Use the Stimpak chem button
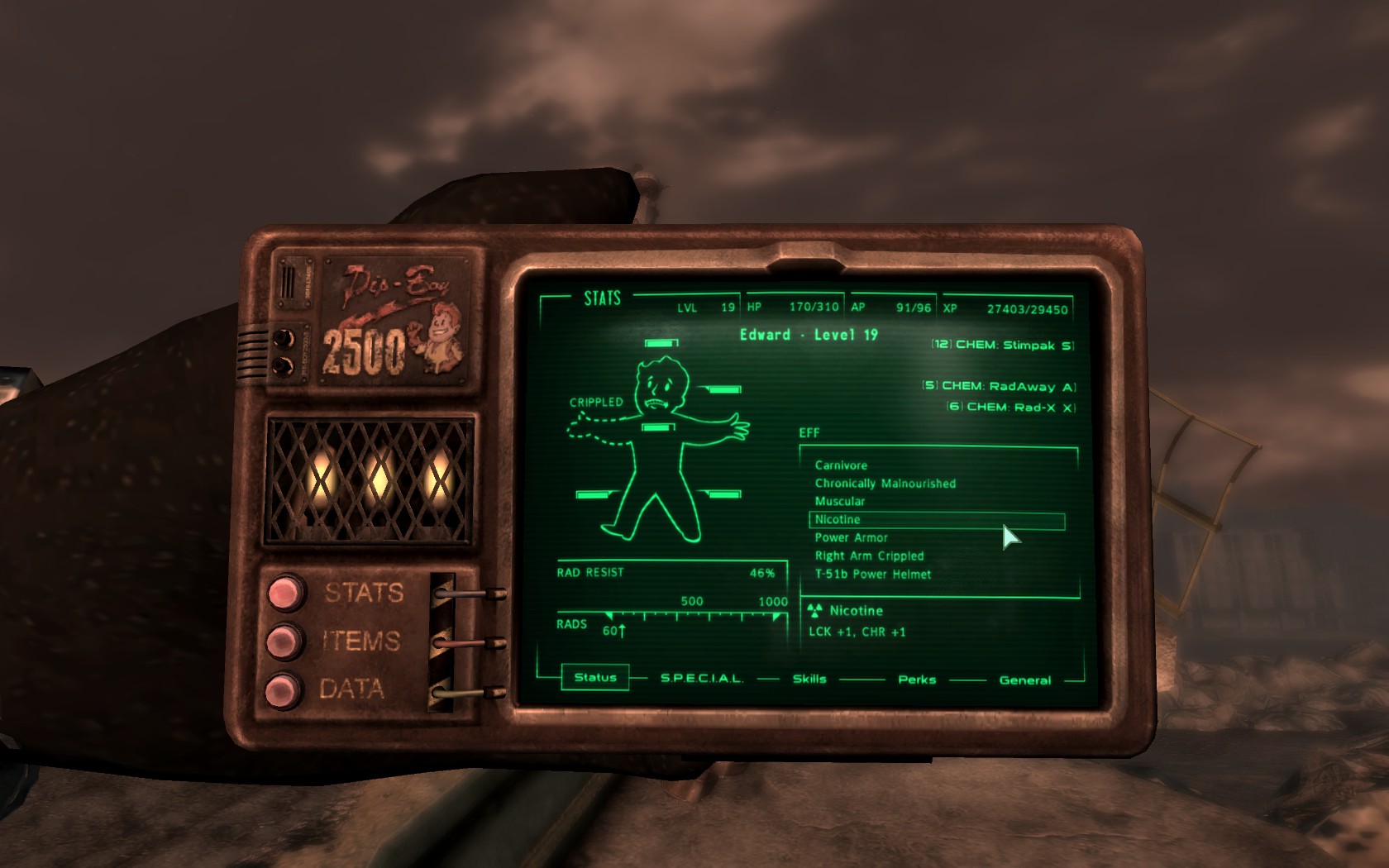Viewport: 1389px width, 868px height. pos(1003,345)
